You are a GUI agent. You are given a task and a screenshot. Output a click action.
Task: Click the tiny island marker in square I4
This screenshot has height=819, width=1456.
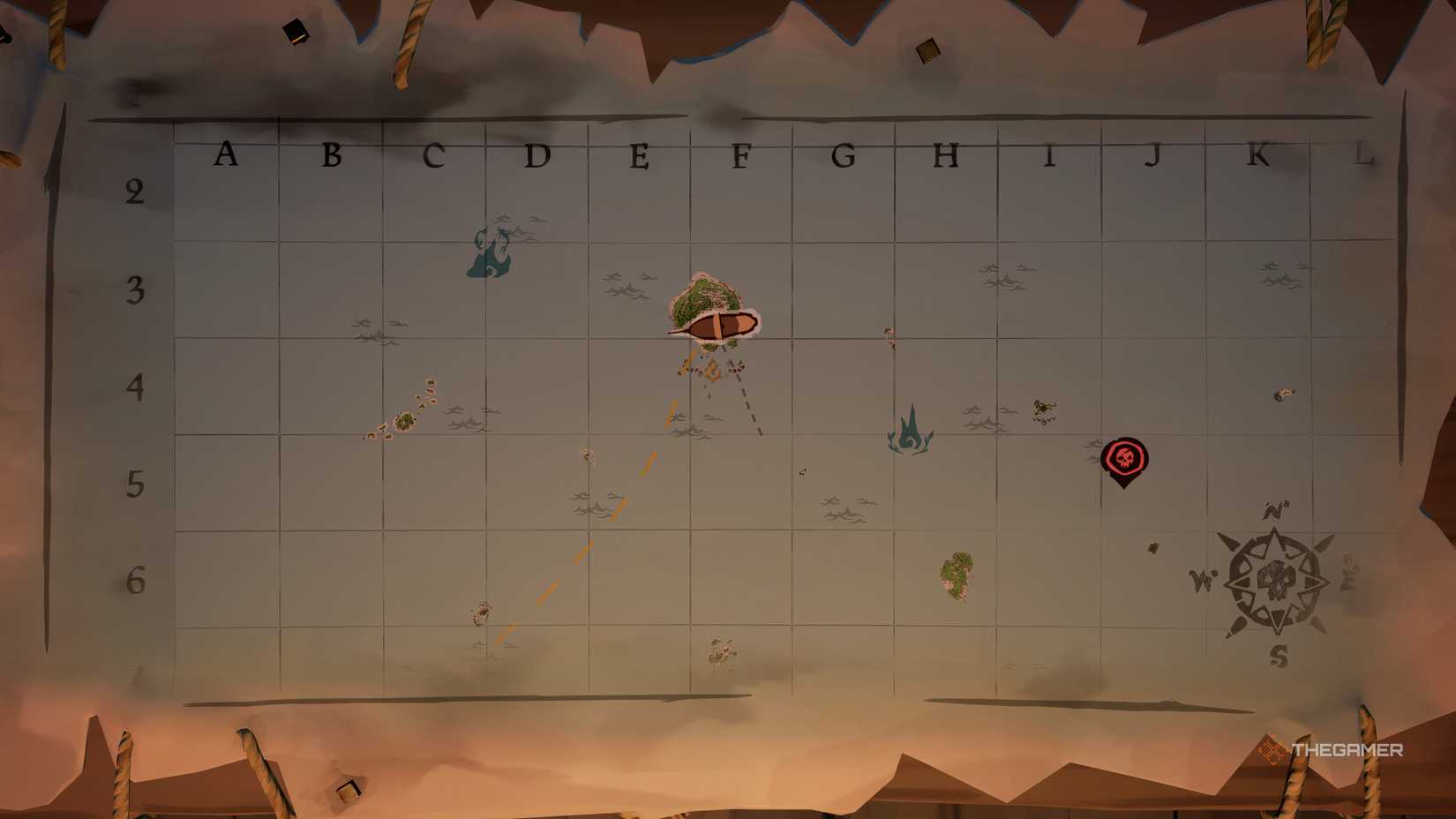coord(1043,409)
